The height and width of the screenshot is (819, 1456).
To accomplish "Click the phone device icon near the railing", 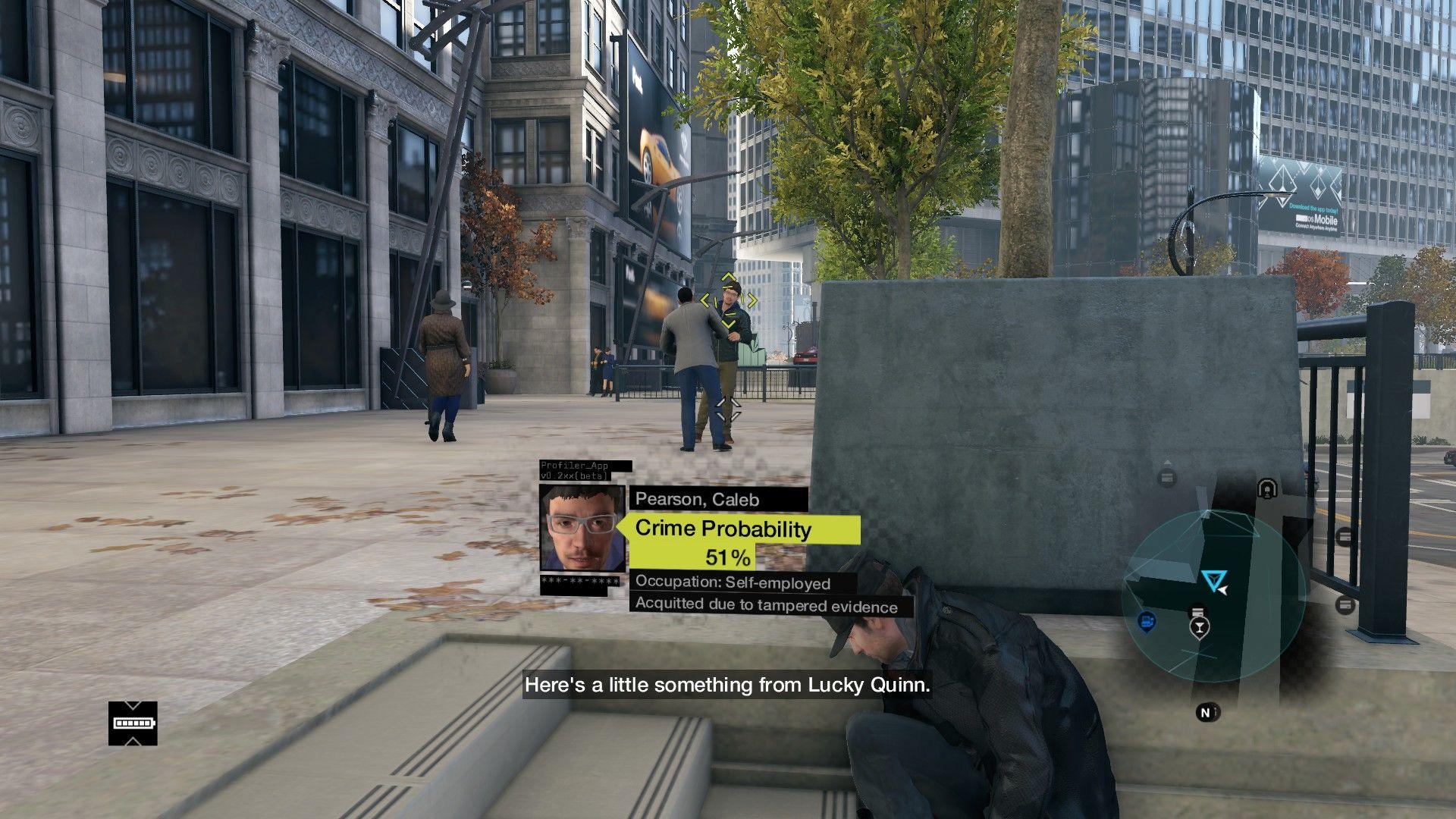I will point(1345,536).
